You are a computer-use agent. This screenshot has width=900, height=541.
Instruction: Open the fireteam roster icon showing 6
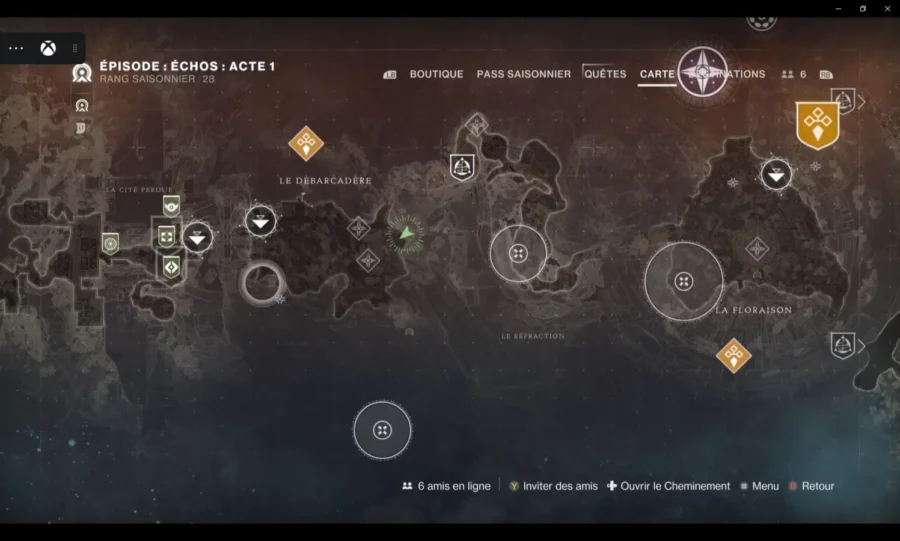pyautogui.click(x=794, y=74)
